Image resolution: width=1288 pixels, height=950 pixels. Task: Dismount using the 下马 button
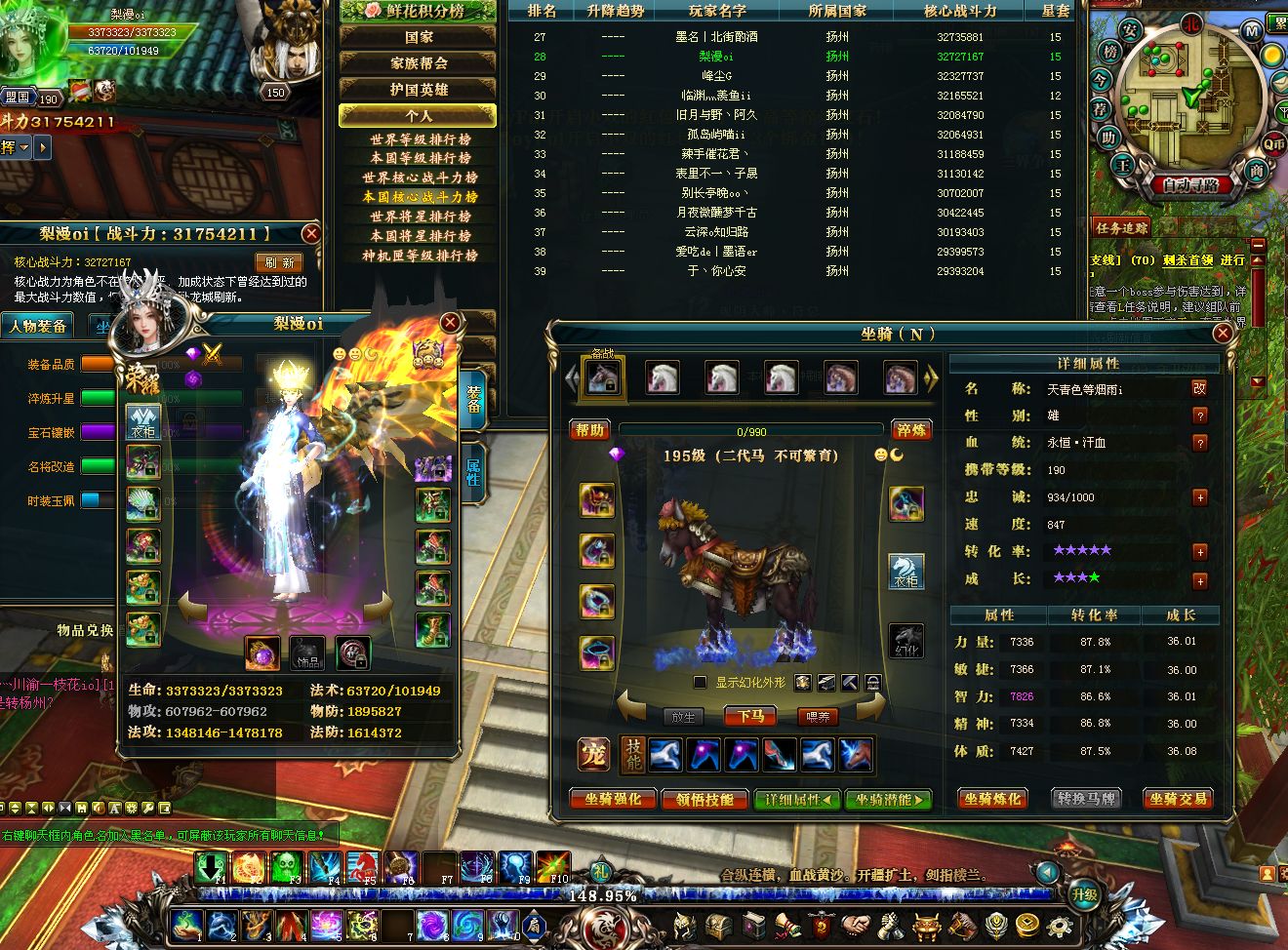tap(750, 716)
